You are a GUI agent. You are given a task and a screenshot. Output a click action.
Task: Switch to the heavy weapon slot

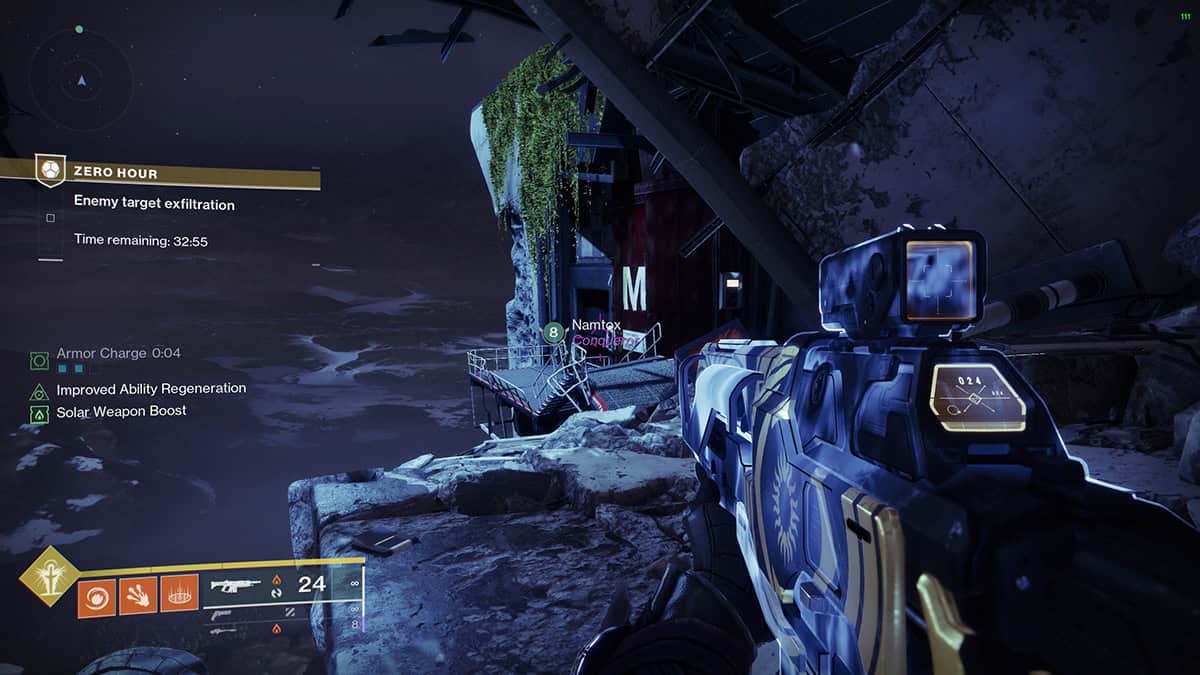coord(224,629)
